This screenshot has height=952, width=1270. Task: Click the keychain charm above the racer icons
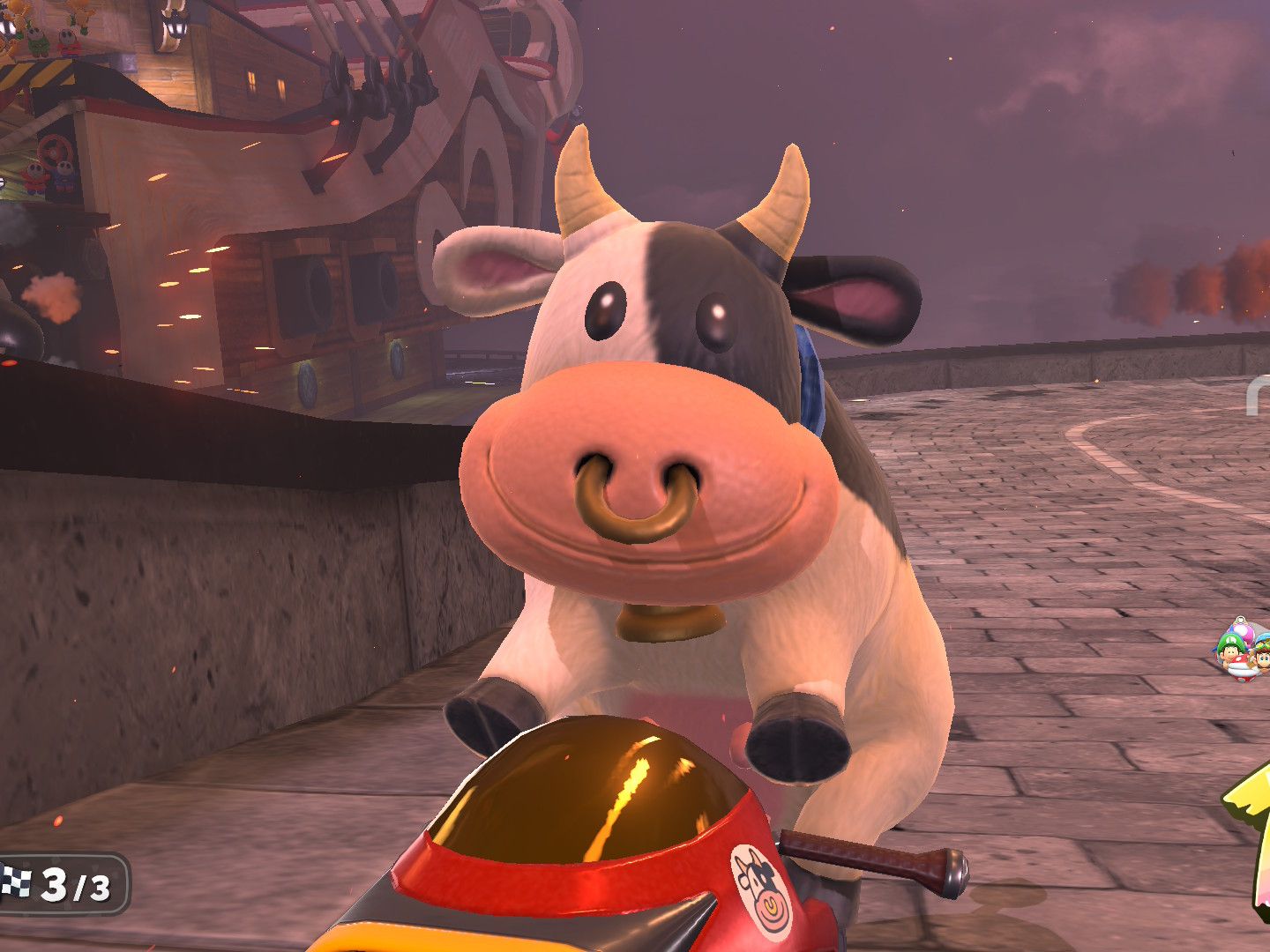1239,618
